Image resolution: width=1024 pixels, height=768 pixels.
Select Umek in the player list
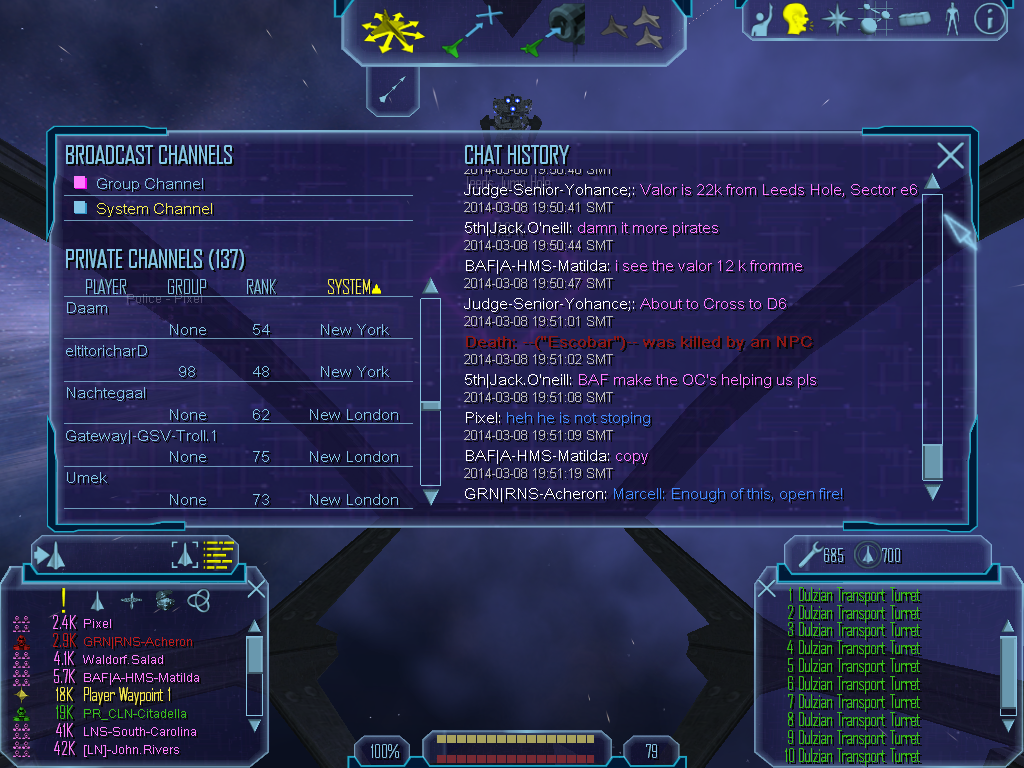click(87, 478)
